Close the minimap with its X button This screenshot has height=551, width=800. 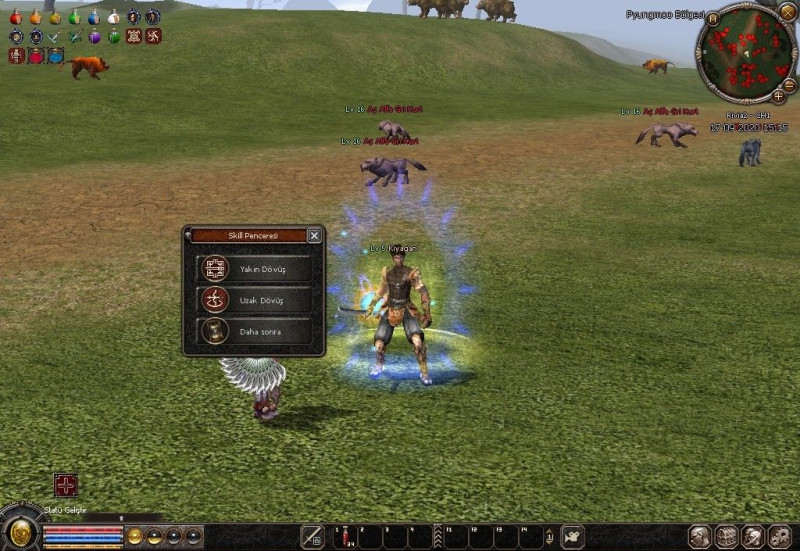click(787, 11)
